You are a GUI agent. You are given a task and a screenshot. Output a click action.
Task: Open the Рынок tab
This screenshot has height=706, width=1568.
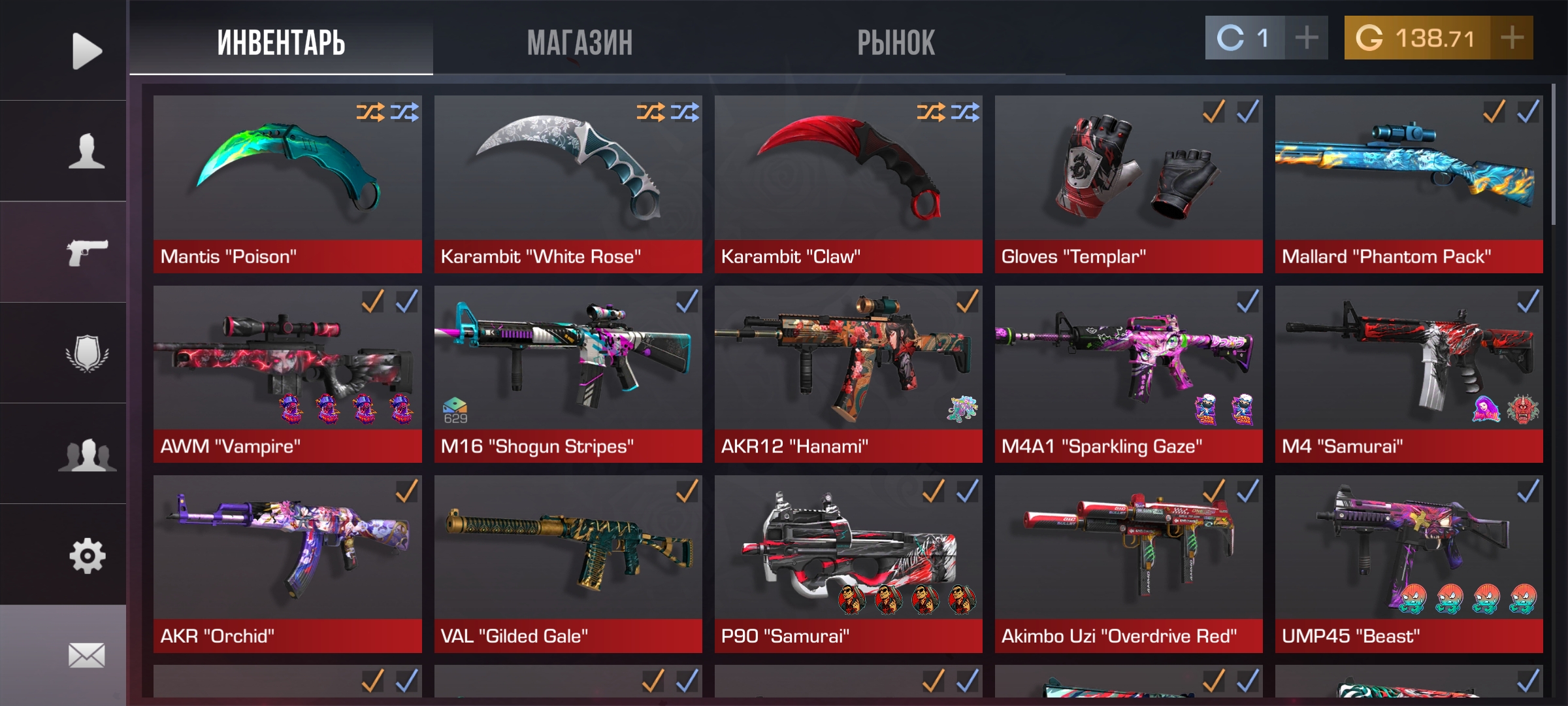coord(896,43)
